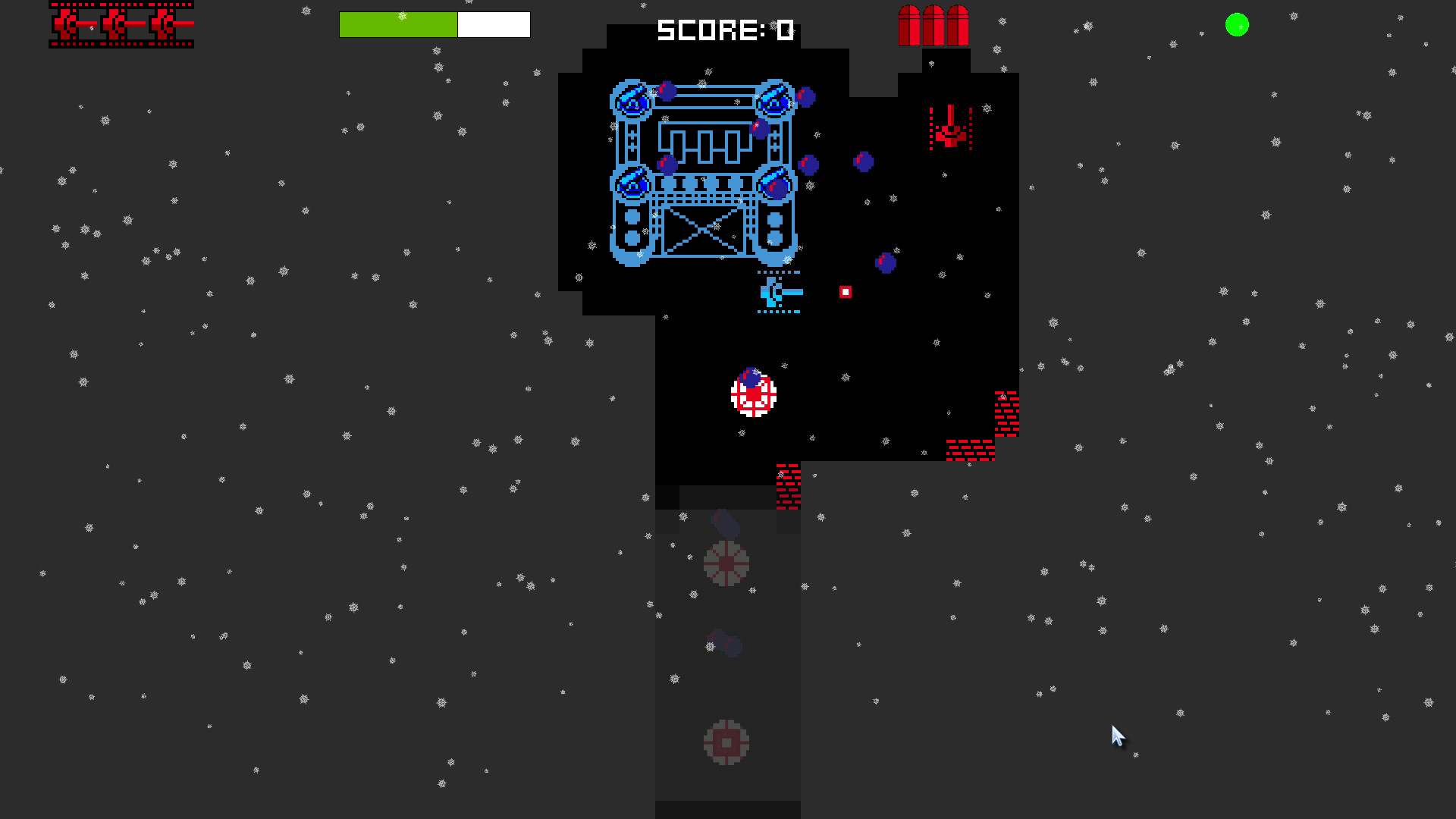This screenshot has height=819, width=1456.
Task: Select the leftmost red missile ammo icon
Action: [908, 25]
